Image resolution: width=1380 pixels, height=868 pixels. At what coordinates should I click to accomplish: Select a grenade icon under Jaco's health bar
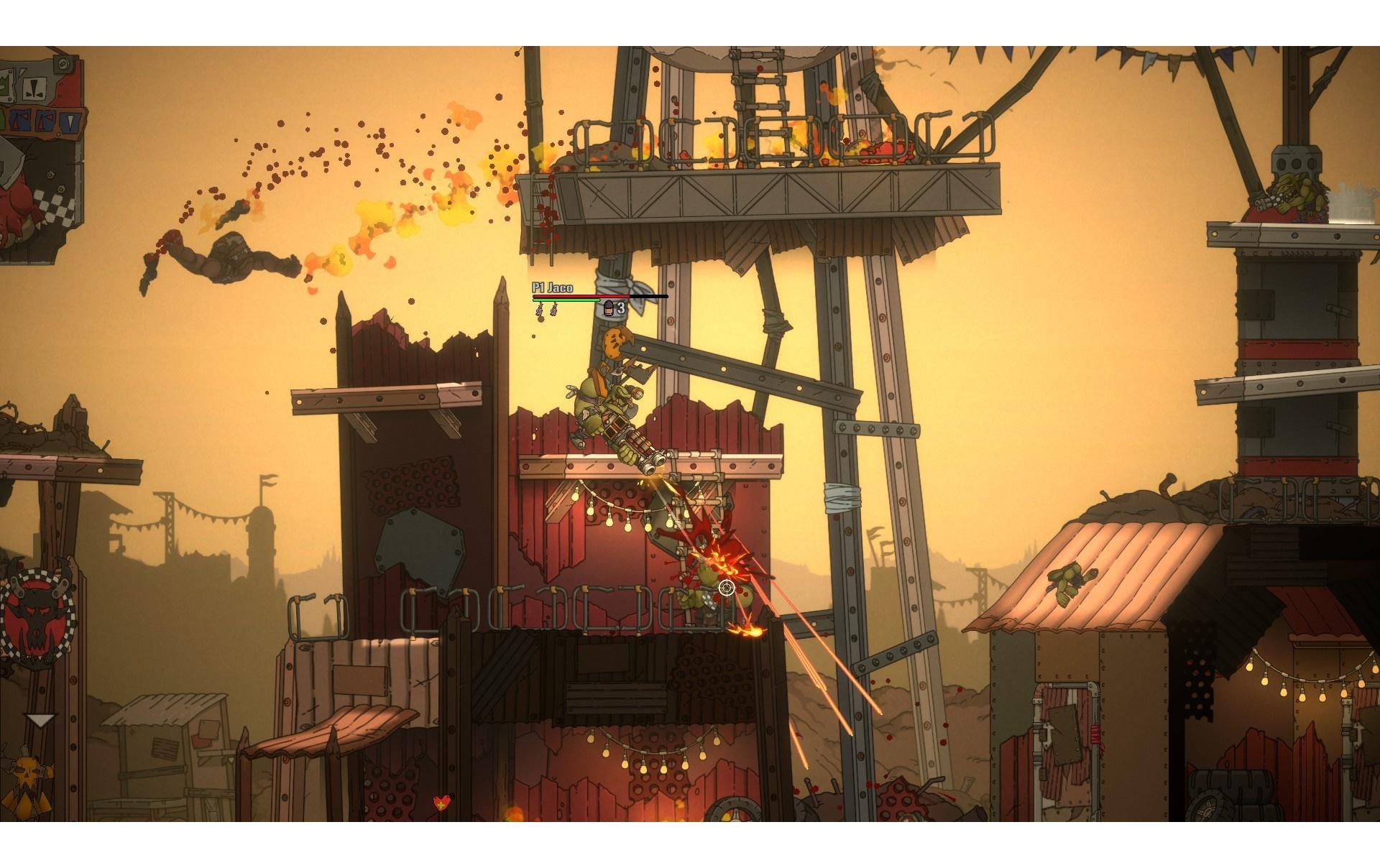540,309
